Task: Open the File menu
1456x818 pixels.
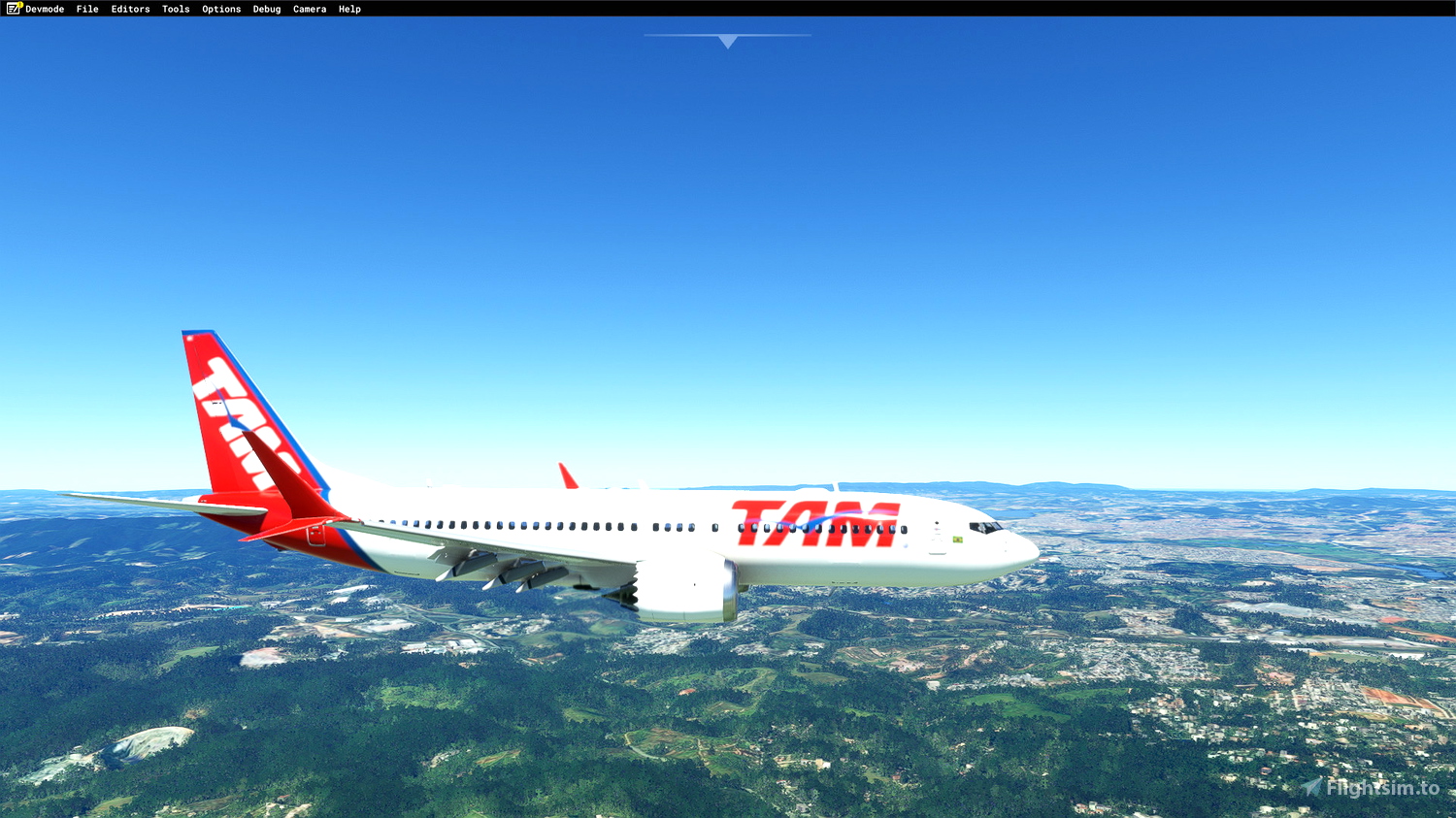Action: 86,9
